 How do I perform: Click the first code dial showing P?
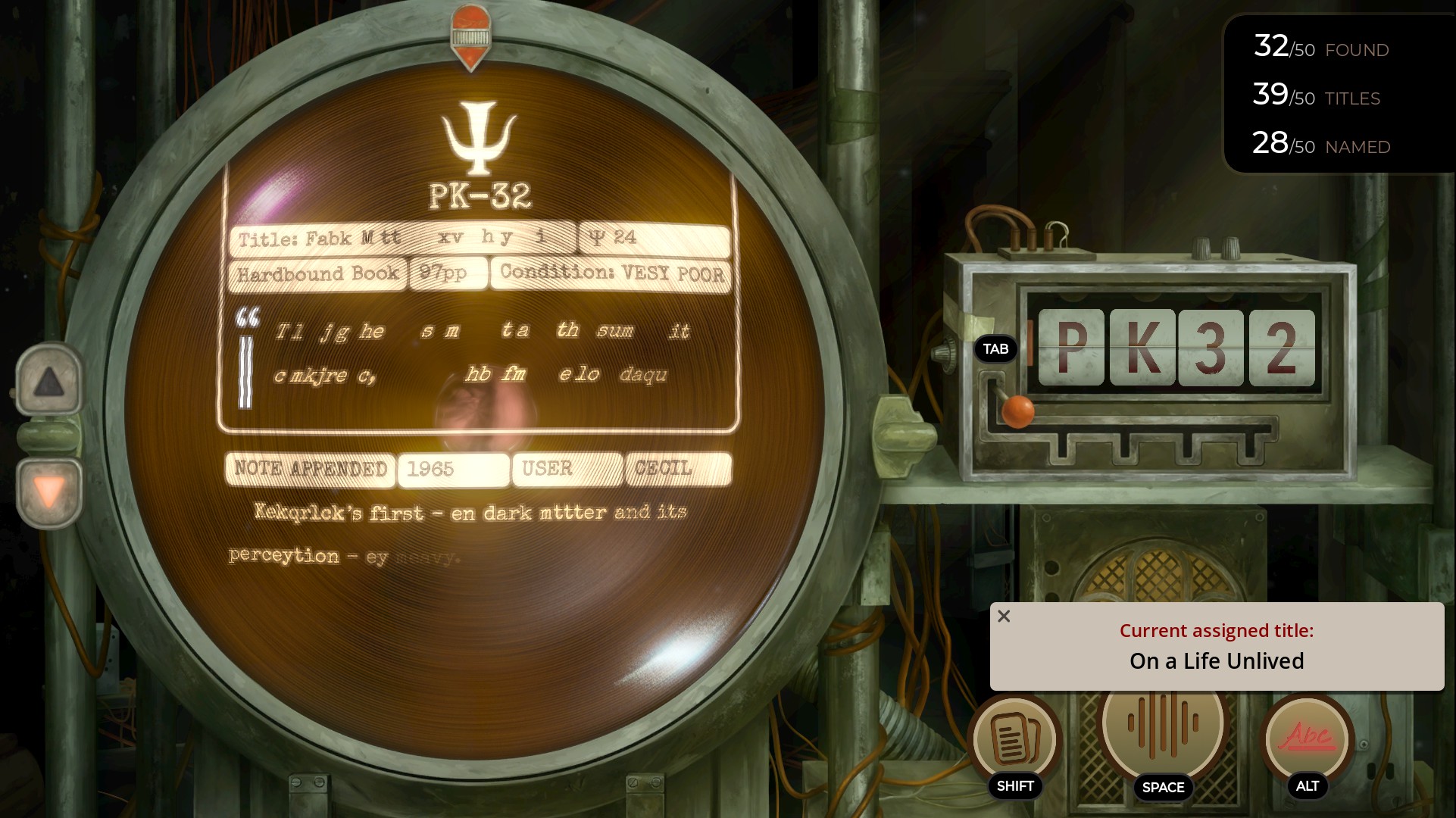point(1071,348)
